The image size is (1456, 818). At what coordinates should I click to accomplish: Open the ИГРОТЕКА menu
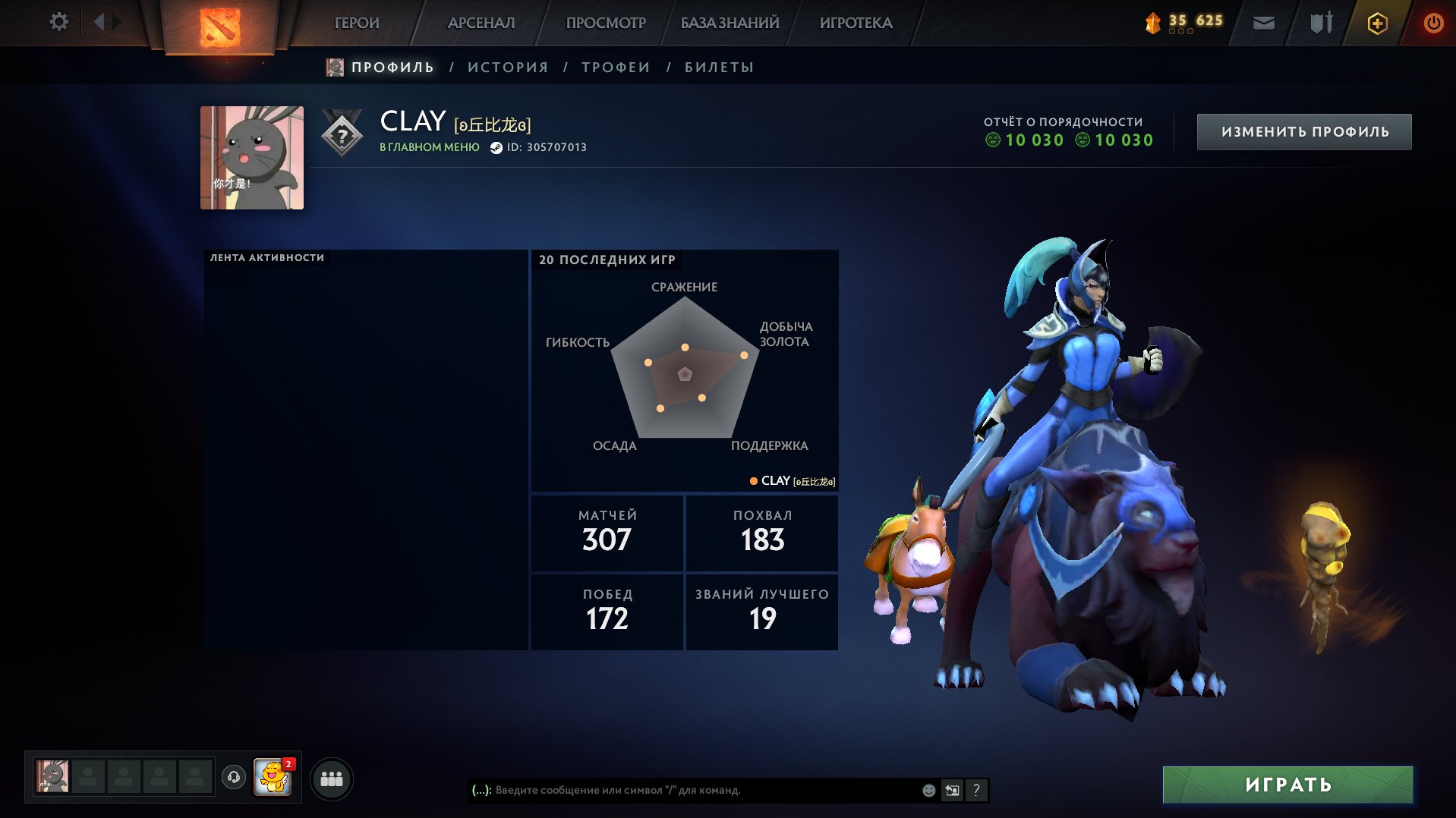coord(854,23)
